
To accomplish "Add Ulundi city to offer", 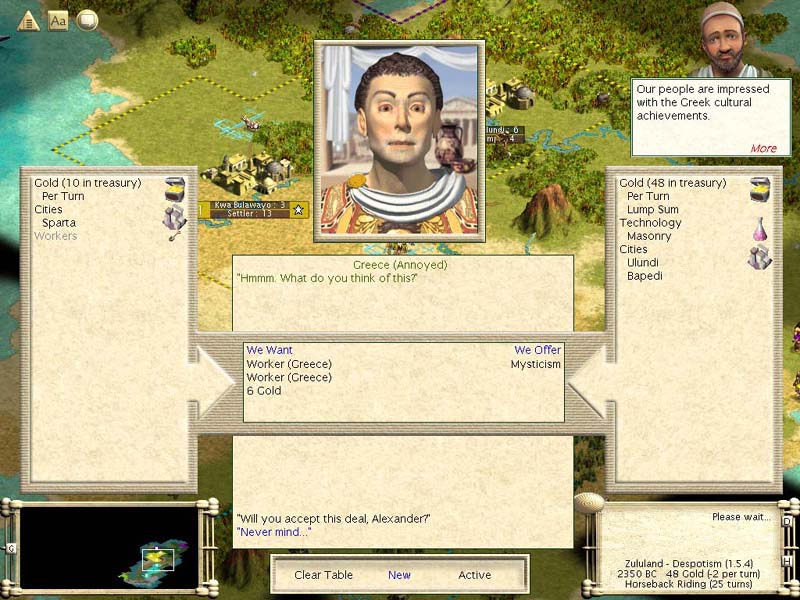I will point(643,262).
